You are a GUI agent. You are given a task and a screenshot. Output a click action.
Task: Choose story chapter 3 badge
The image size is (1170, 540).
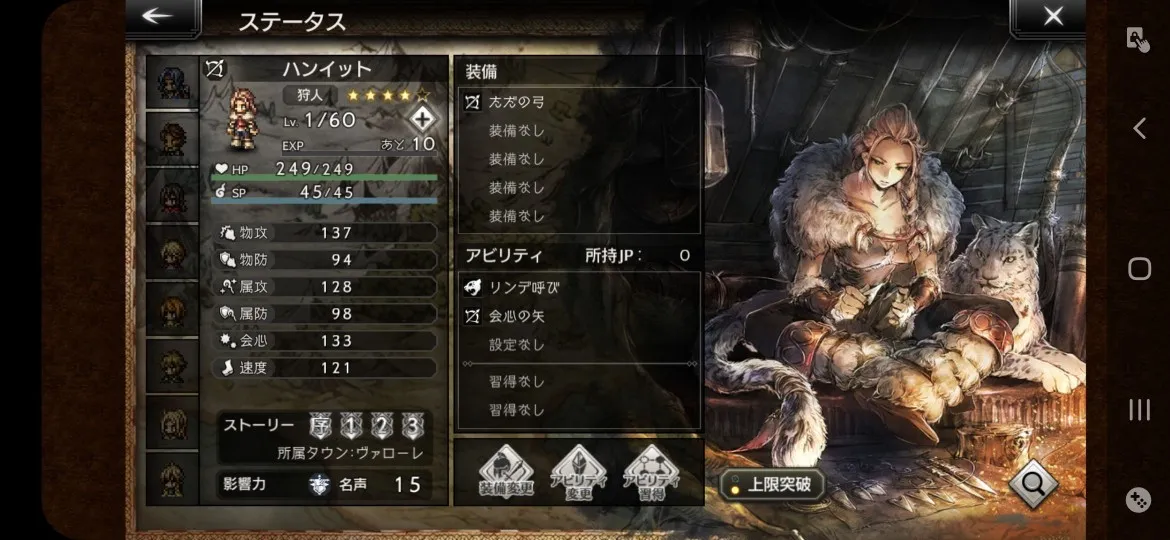413,425
